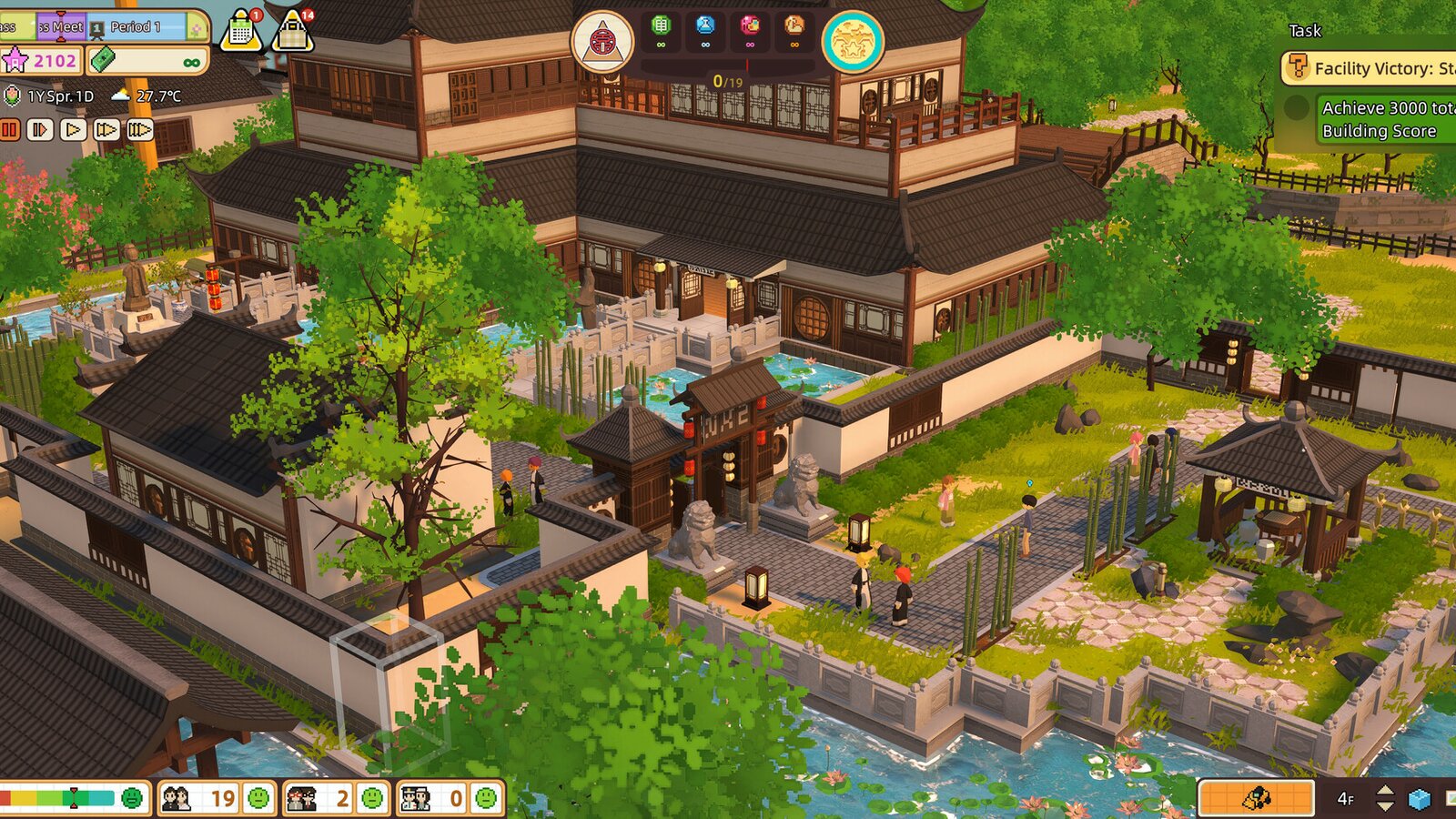Open the bag icon showing 14 notifications
Image resolution: width=1456 pixels, height=819 pixels.
(x=293, y=32)
